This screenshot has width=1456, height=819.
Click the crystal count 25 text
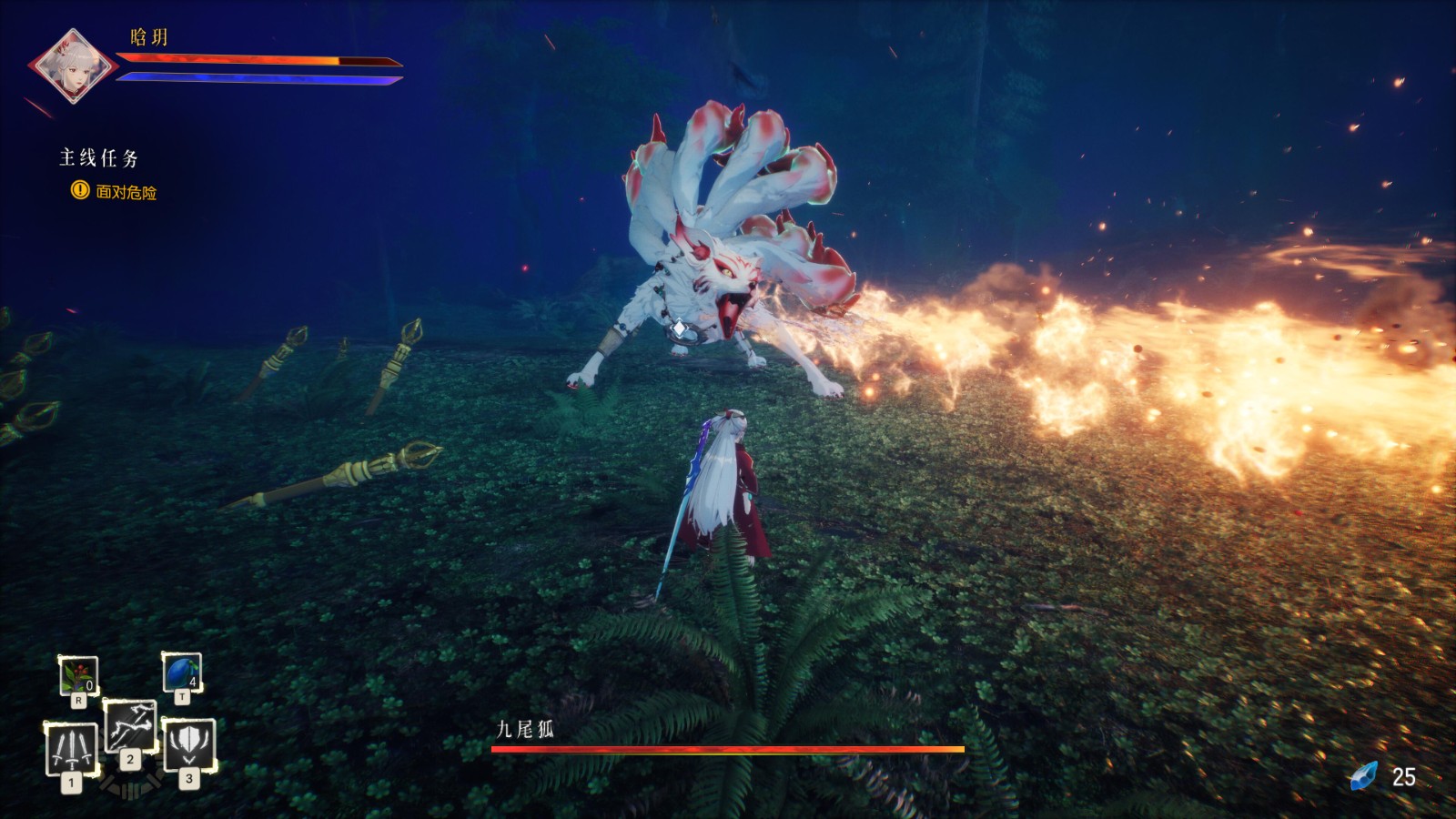click(x=1403, y=778)
